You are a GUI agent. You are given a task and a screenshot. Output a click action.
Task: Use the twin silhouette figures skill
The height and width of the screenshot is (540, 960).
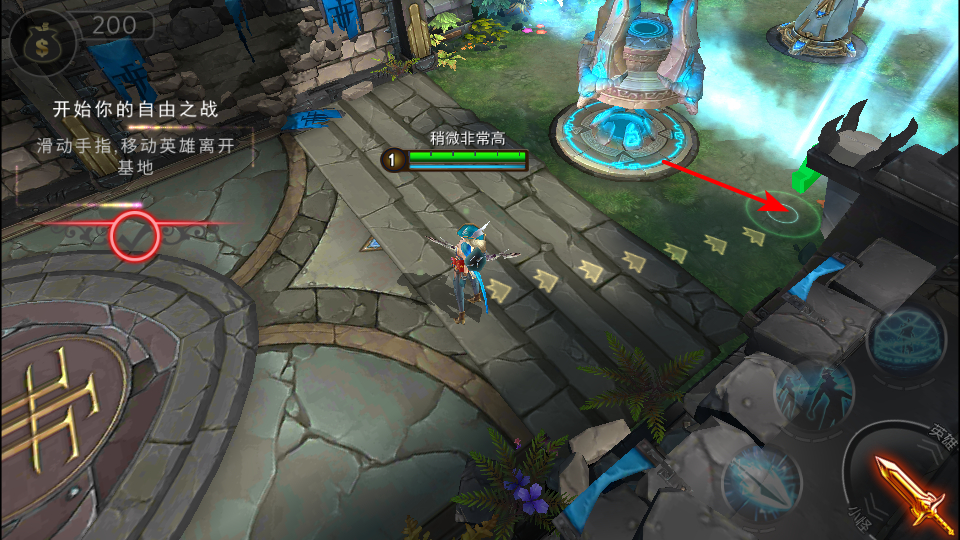814,389
